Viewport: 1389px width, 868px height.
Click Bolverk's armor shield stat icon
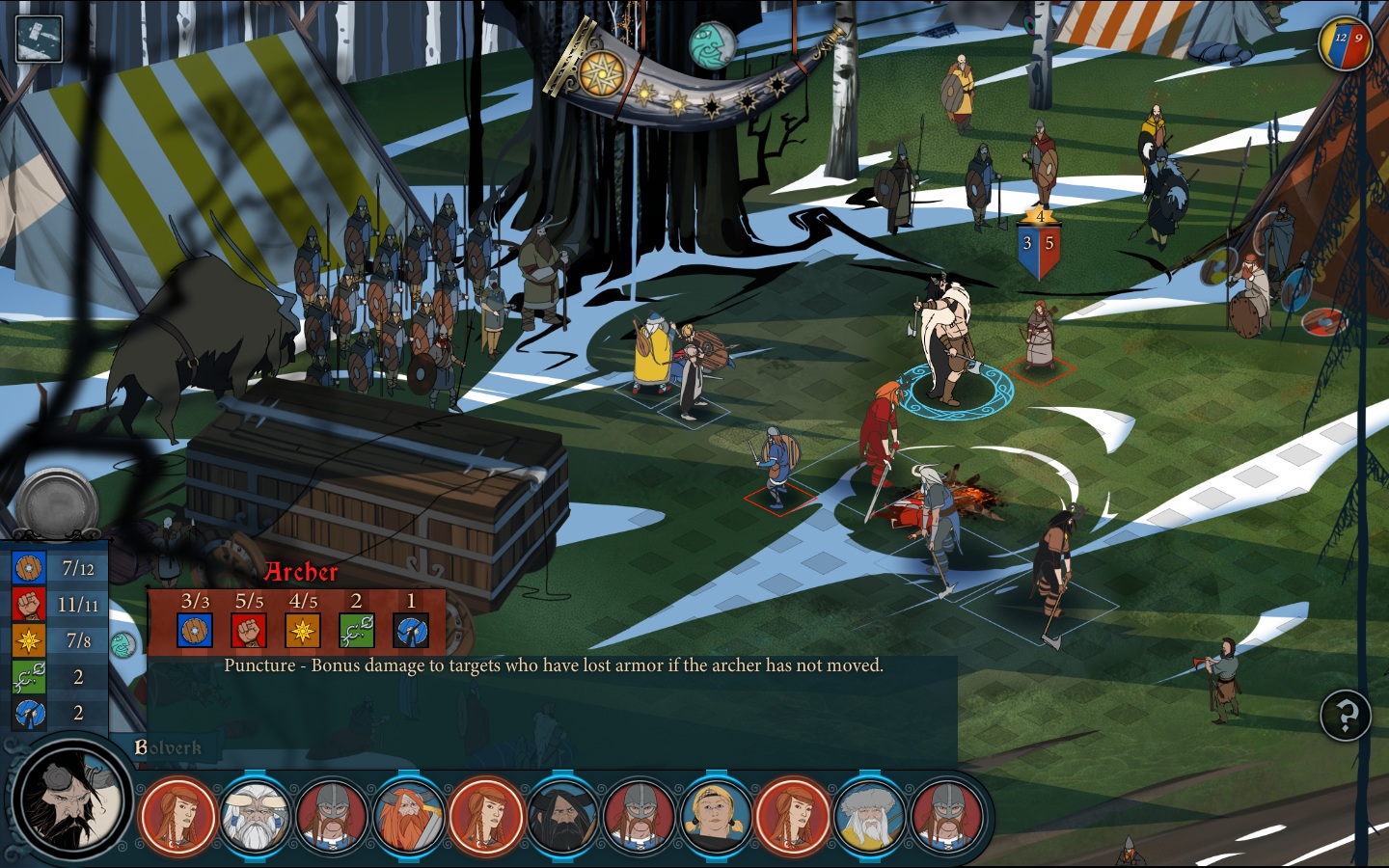29,568
